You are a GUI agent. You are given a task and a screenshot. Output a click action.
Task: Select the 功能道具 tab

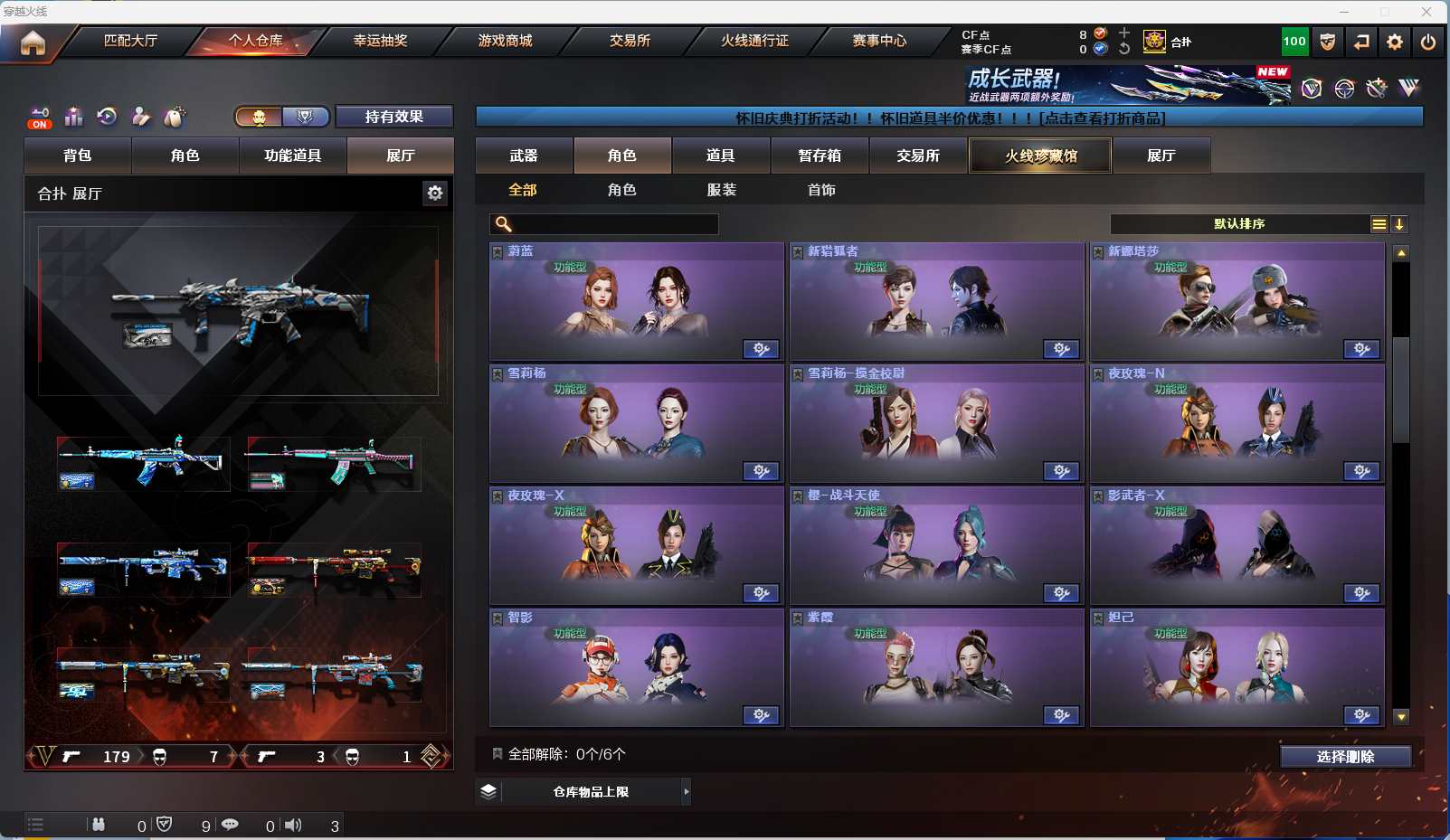[292, 156]
